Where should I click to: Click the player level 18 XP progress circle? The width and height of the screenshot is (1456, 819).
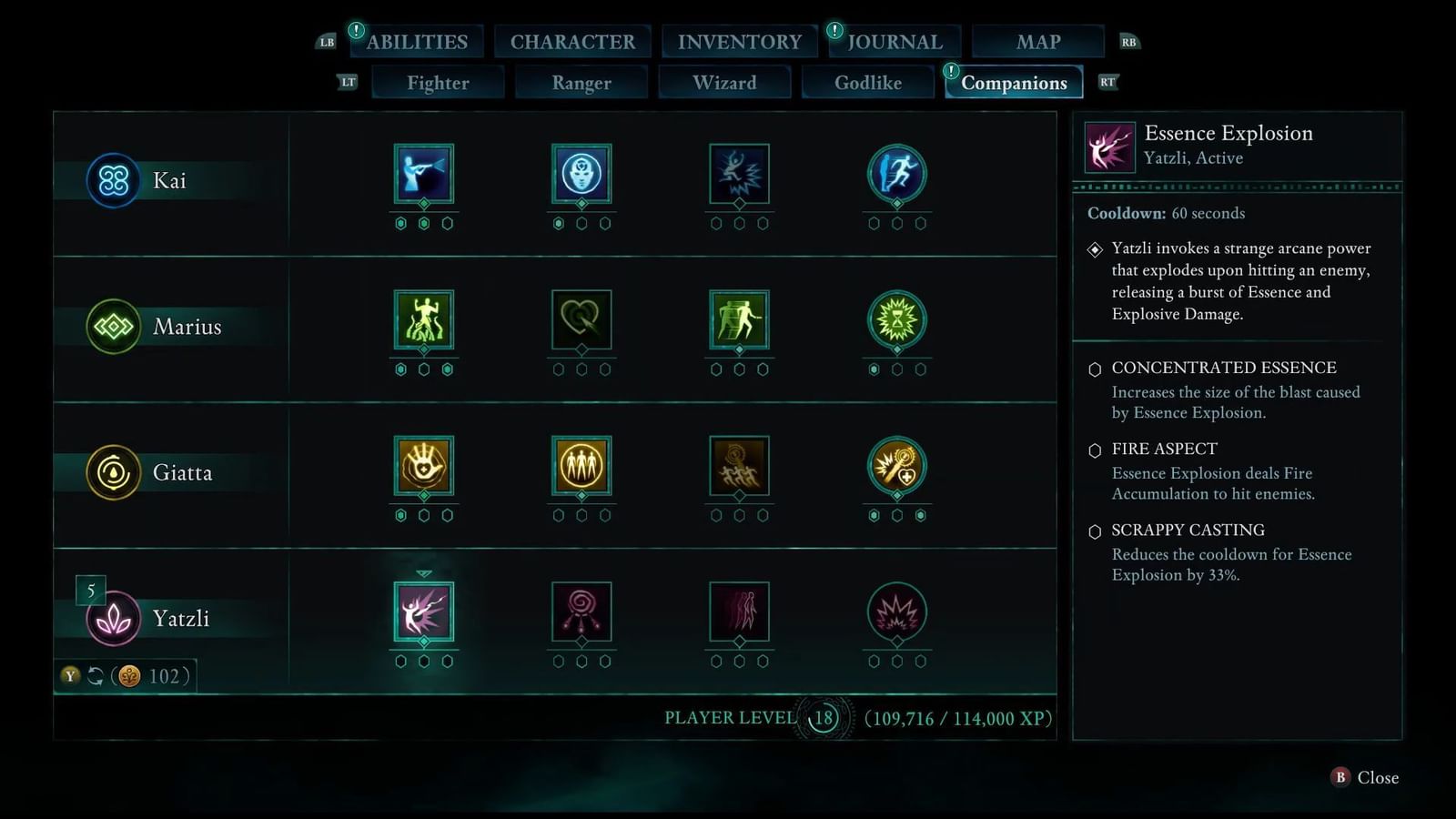tap(824, 719)
